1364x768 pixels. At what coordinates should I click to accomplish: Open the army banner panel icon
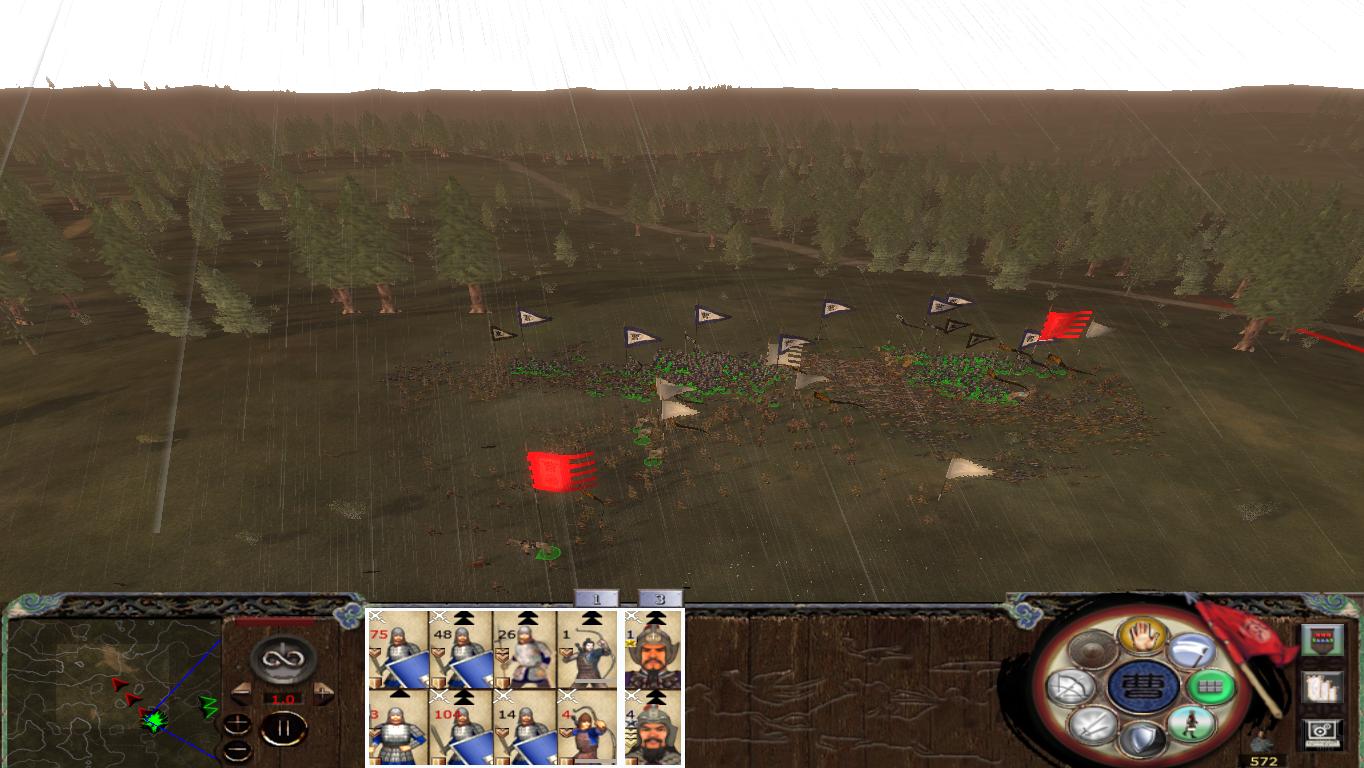click(1322, 638)
